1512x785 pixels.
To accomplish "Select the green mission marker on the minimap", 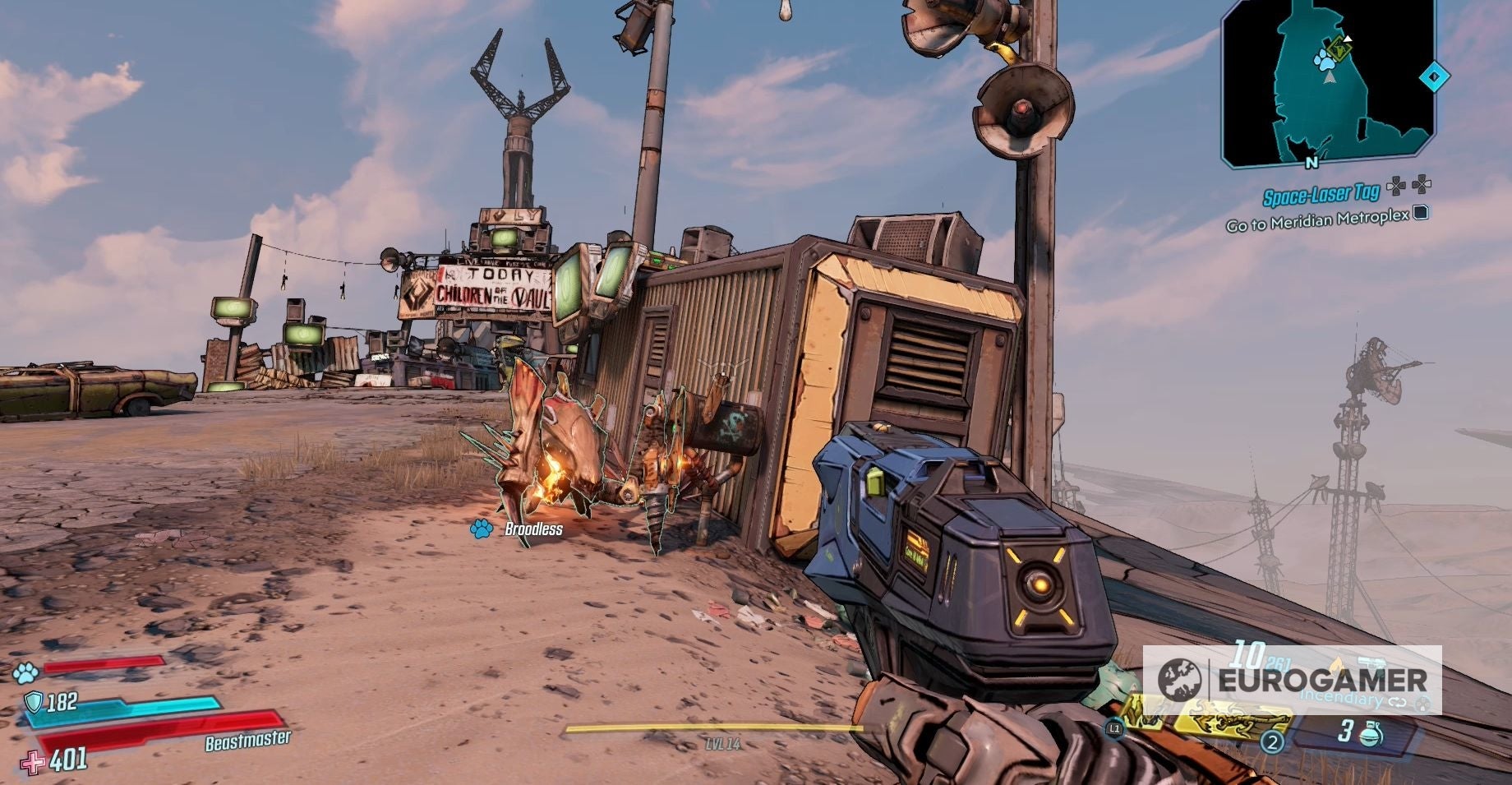I will (x=1339, y=49).
